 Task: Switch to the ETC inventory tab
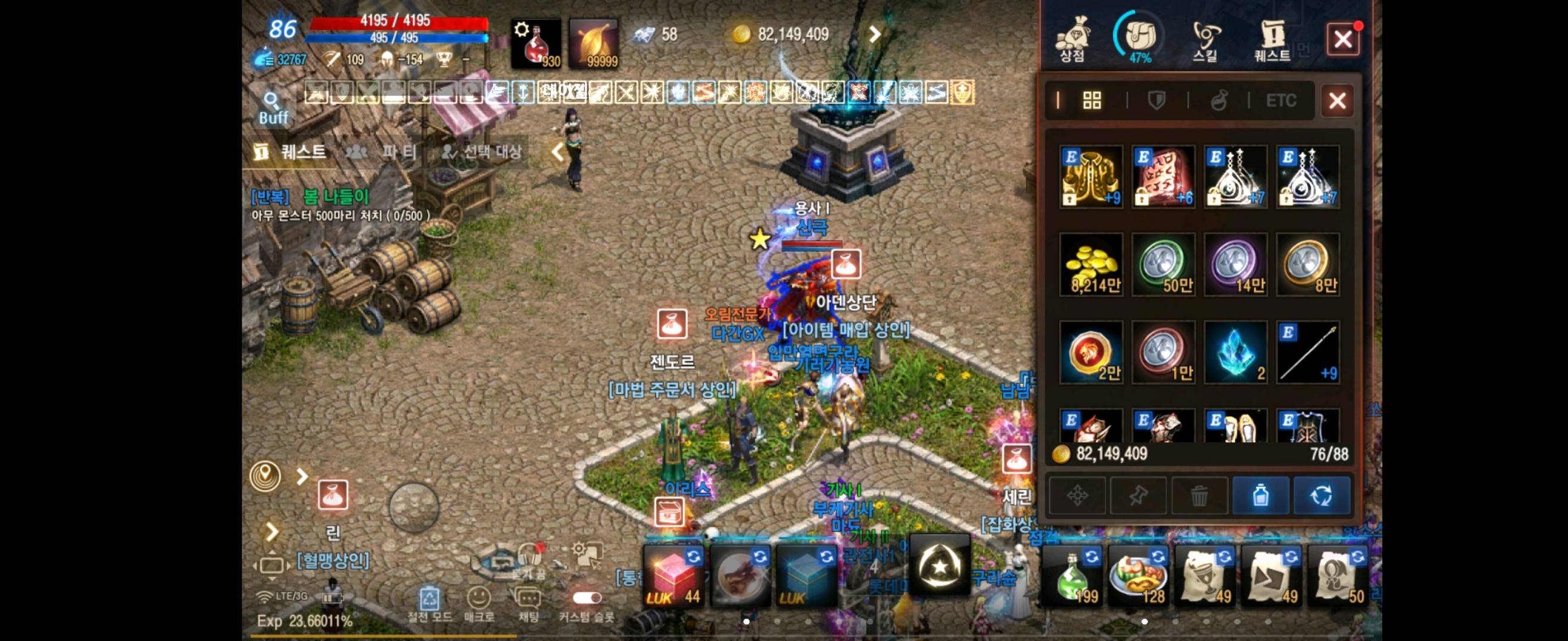click(1281, 101)
